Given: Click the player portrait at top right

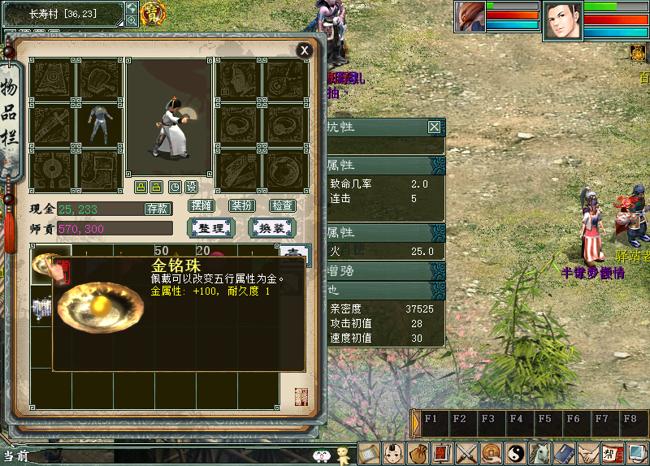Looking at the screenshot, I should coord(562,20).
